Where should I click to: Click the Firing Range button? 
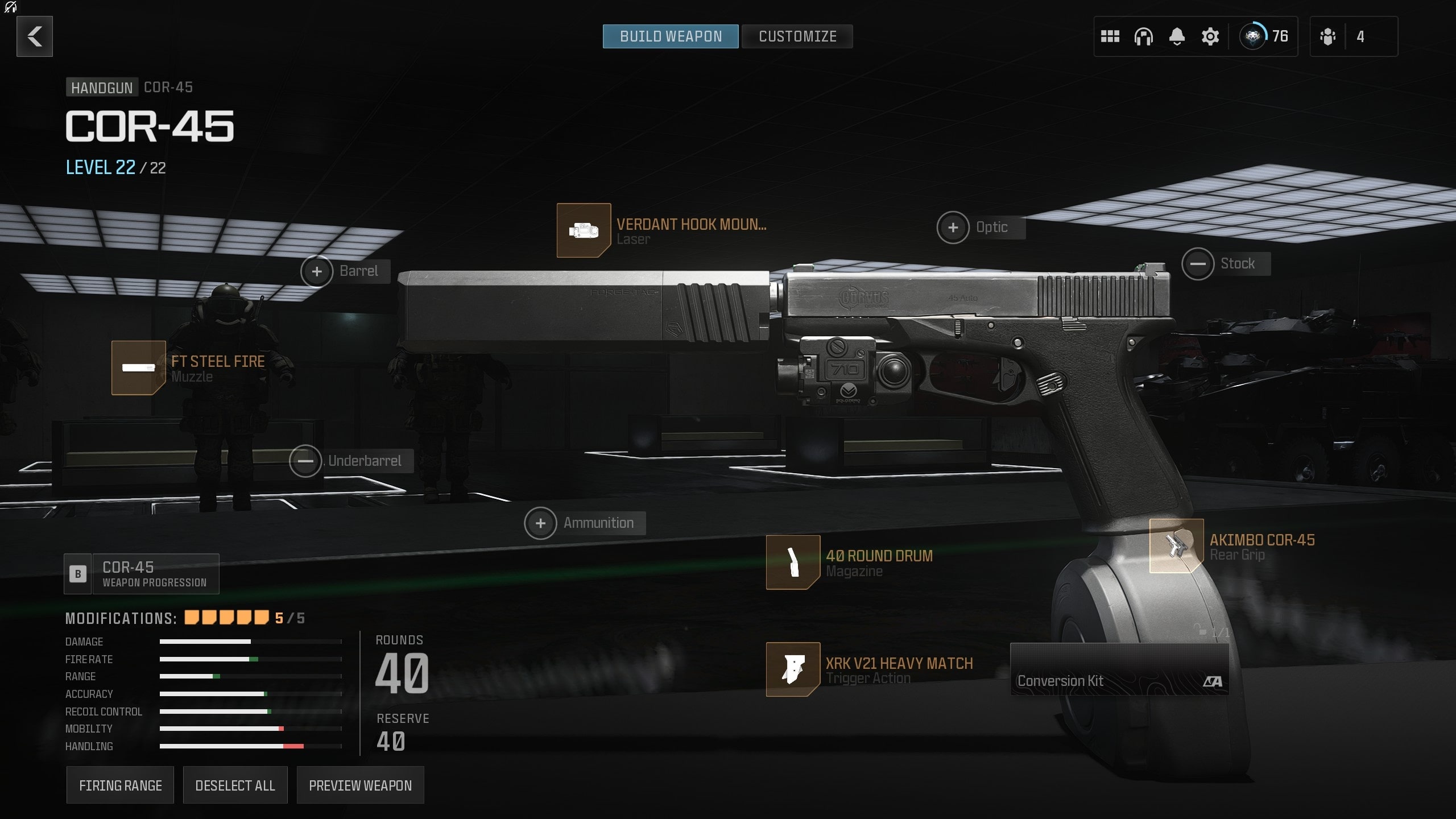tap(120, 785)
